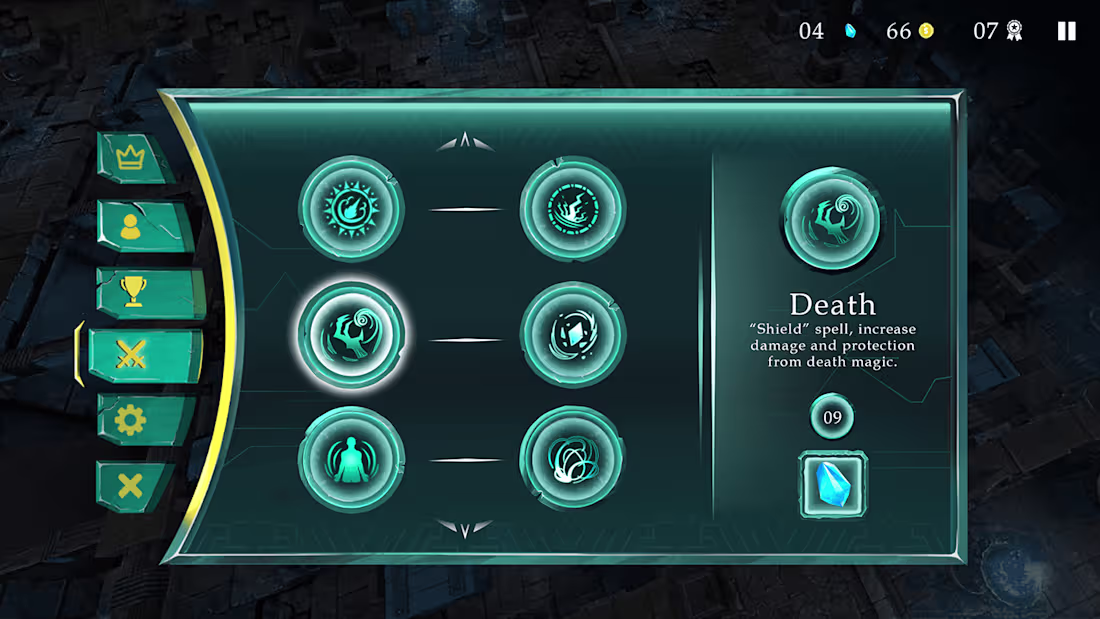
Task: Select the crossed swords skills tab
Action: point(131,355)
